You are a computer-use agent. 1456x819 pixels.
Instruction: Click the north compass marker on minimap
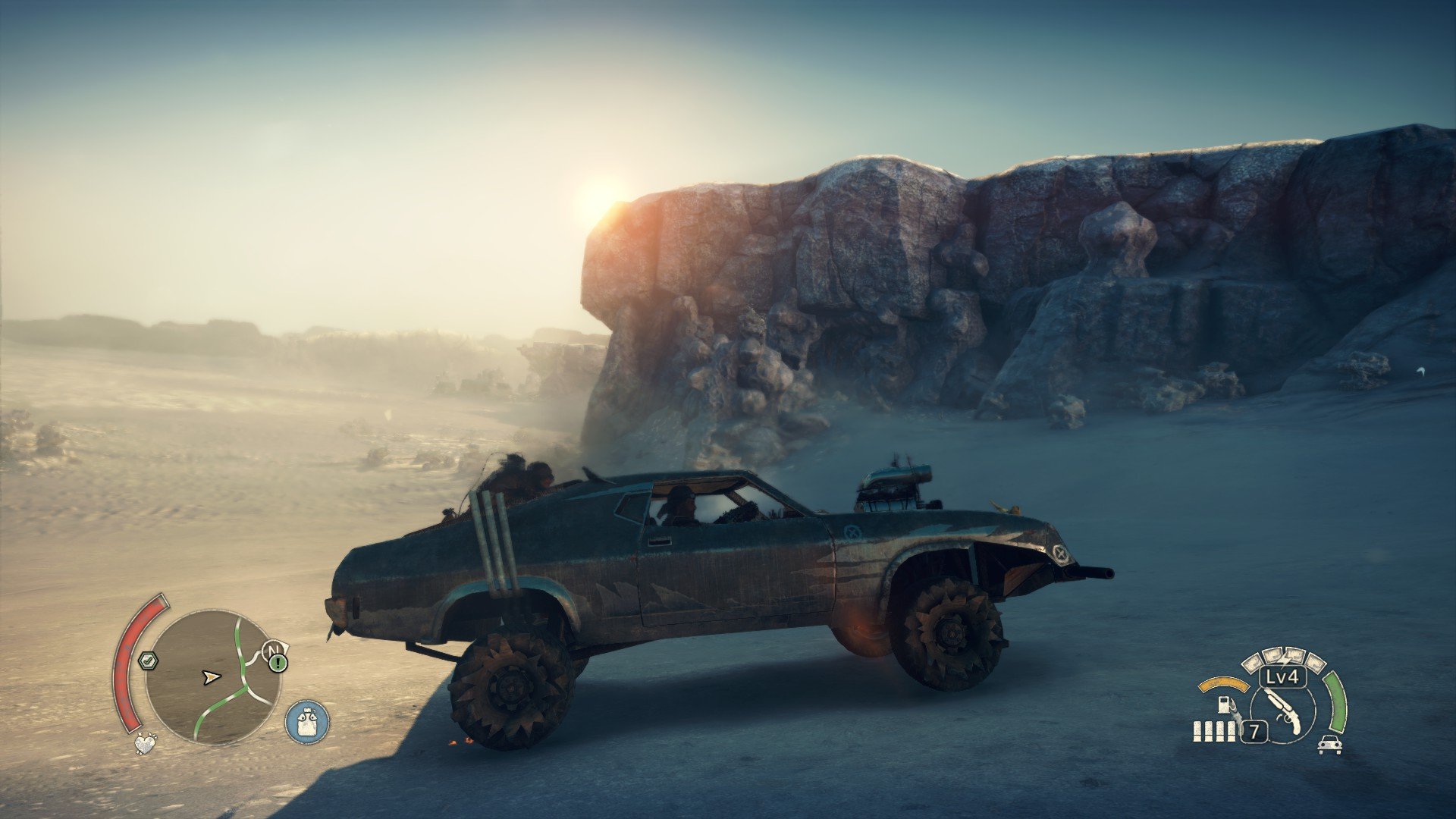(x=274, y=650)
